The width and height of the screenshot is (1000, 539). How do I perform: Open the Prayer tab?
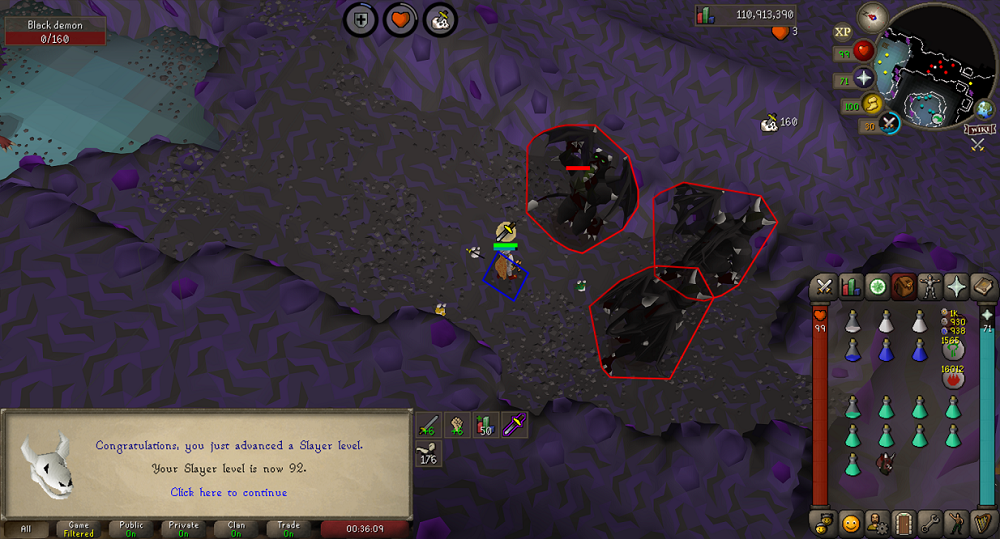pyautogui.click(x=957, y=287)
